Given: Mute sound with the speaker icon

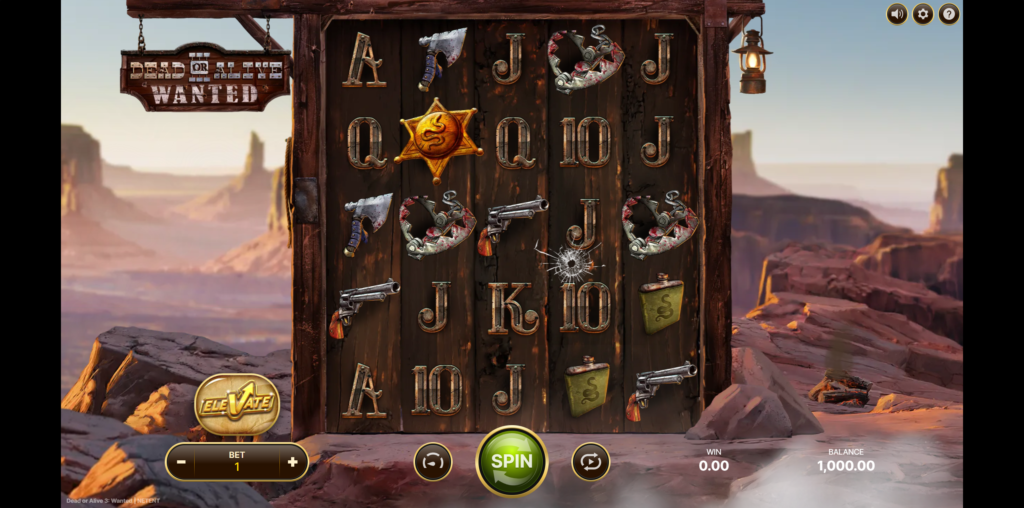Looking at the screenshot, I should (897, 14).
